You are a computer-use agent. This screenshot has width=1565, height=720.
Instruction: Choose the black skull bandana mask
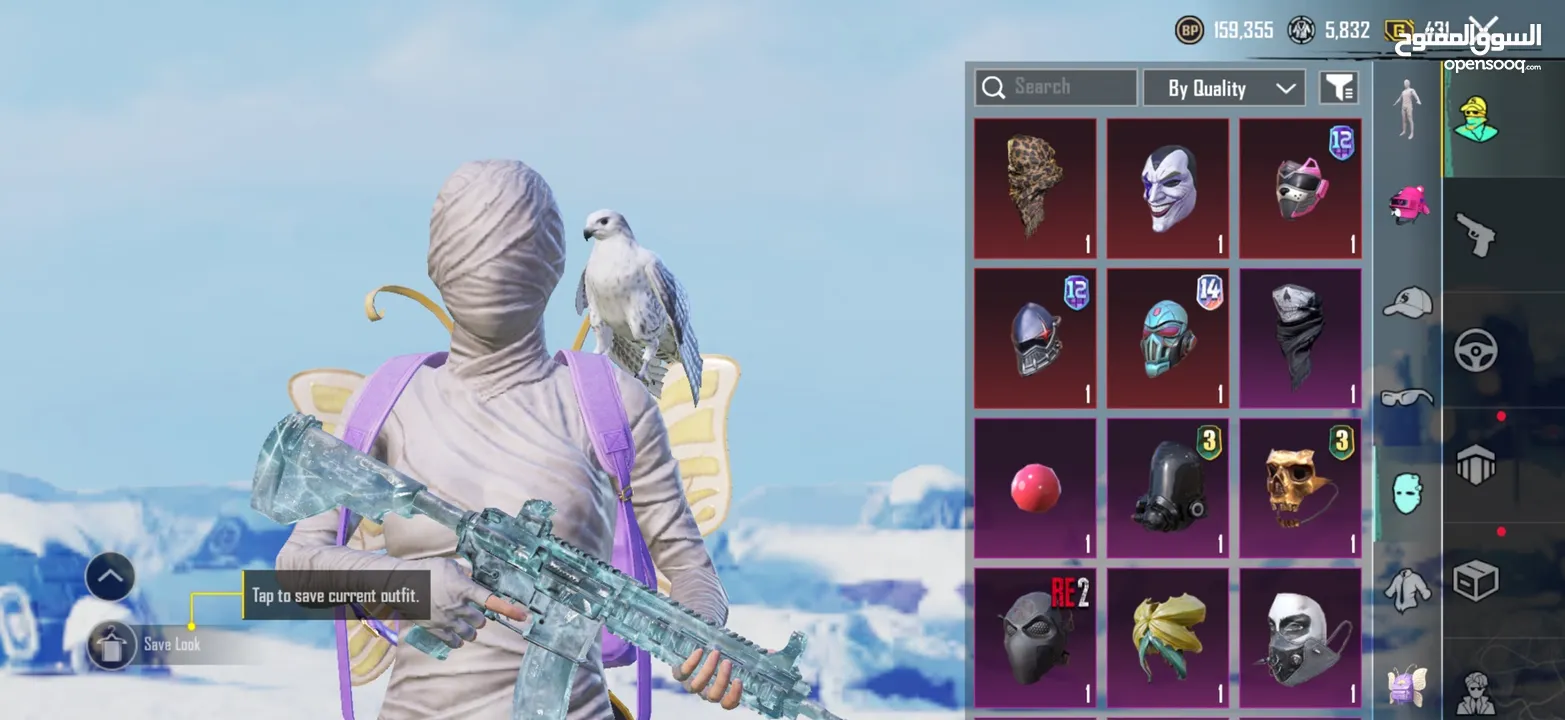1300,338
